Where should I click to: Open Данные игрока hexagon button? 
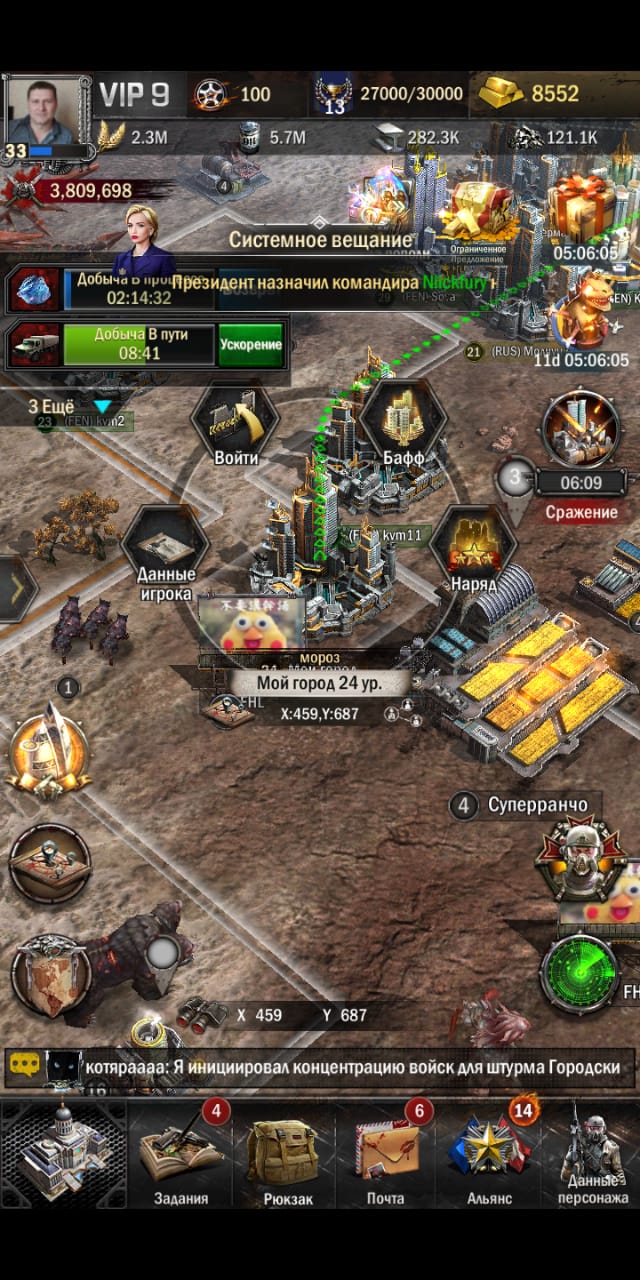164,553
